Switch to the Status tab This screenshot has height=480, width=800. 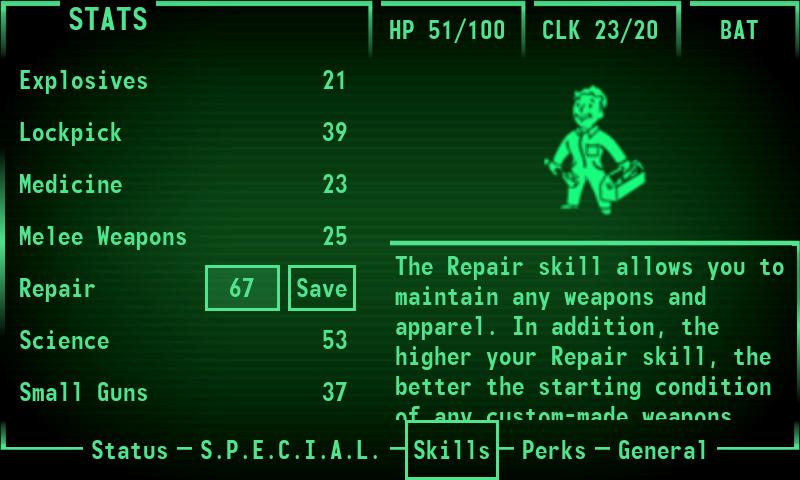(x=130, y=451)
